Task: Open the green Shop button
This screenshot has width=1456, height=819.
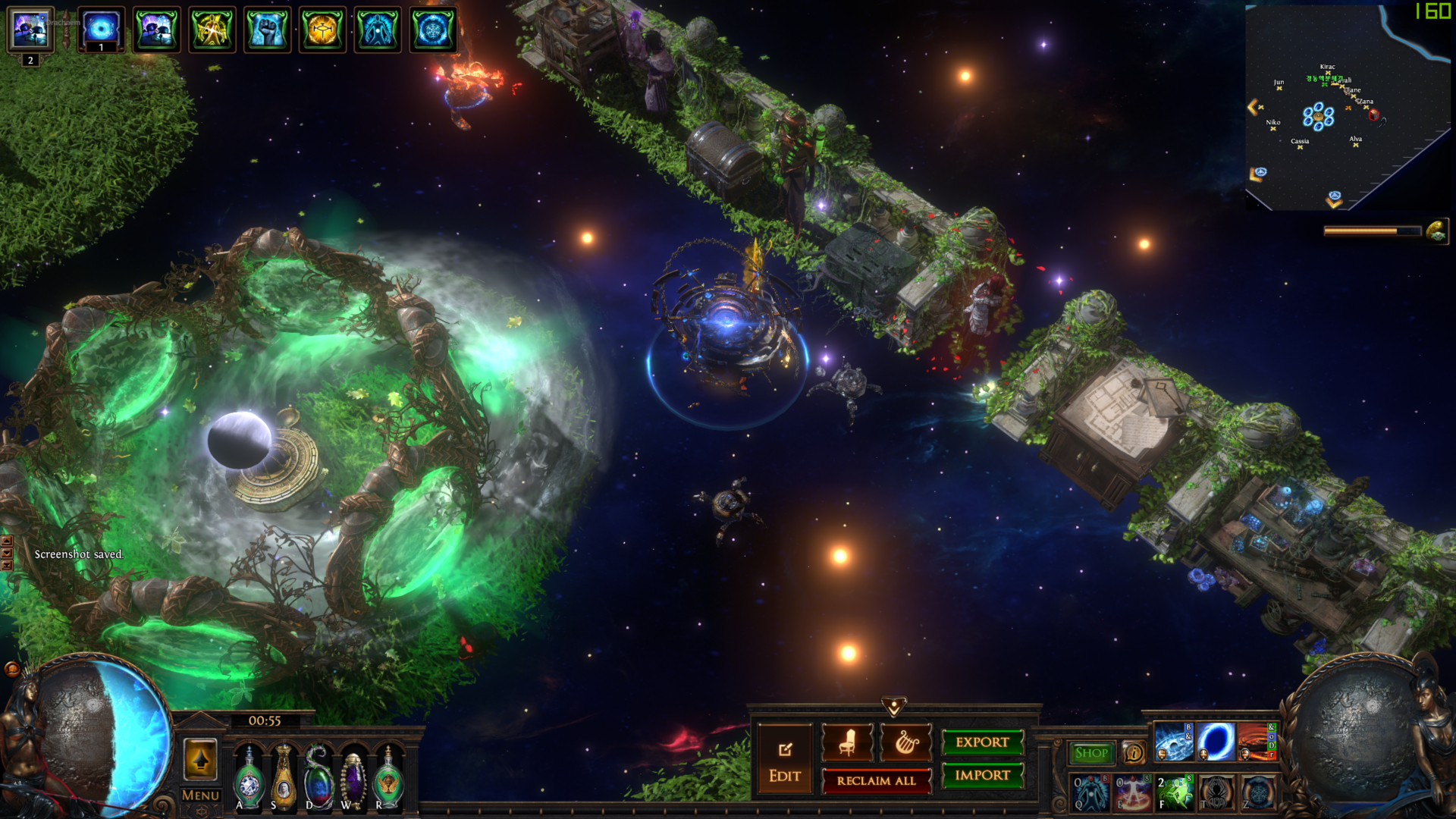Action: [1091, 753]
